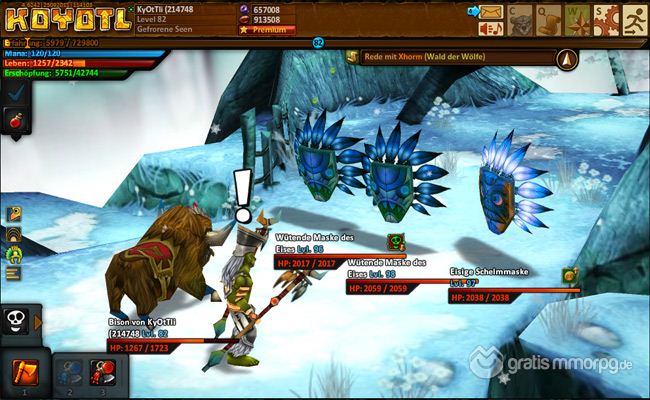650x400 pixels.
Task: Toggle the sound and music button
Action: pyautogui.click(x=491, y=30)
